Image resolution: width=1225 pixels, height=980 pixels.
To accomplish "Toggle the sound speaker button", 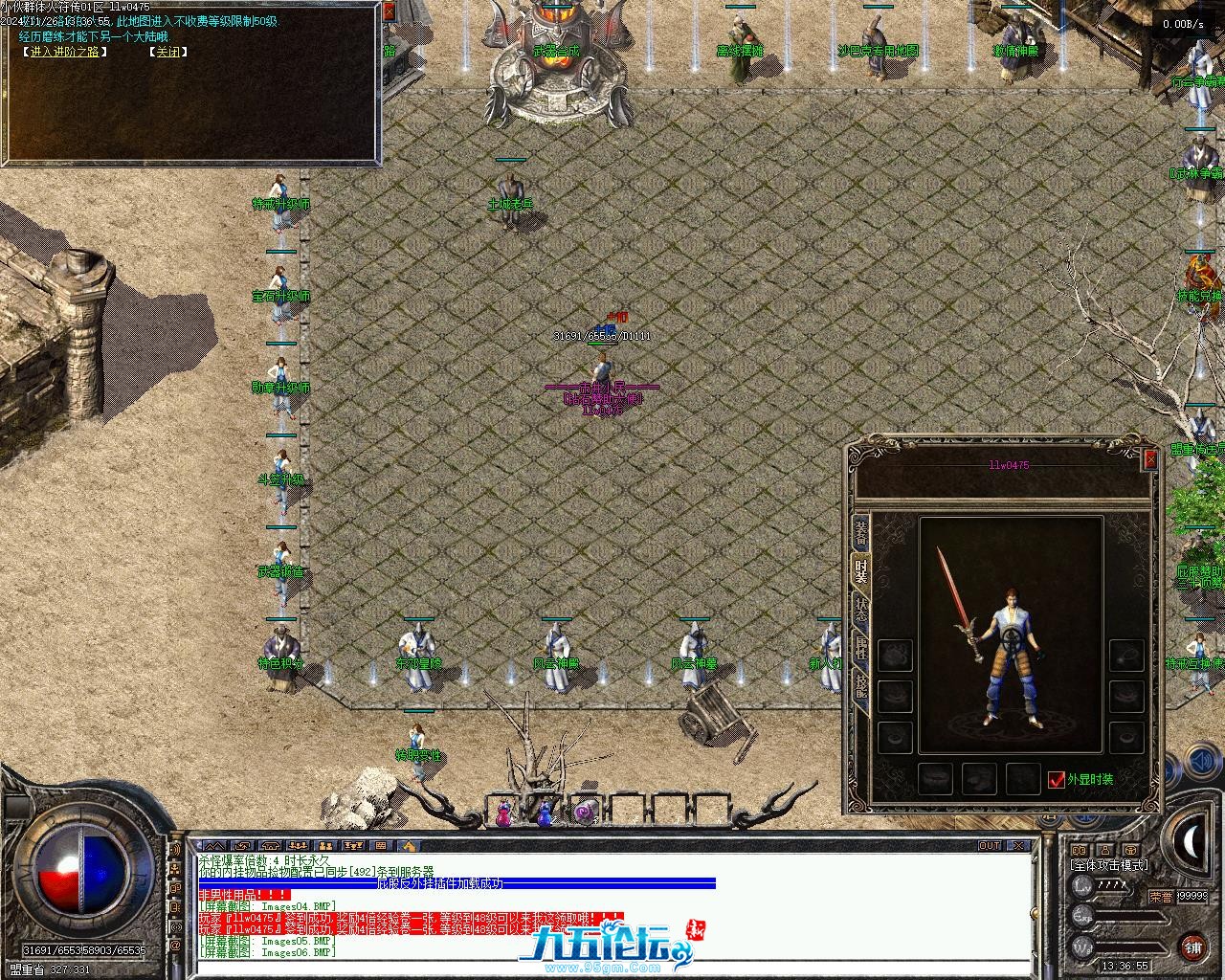I will pos(1199,763).
